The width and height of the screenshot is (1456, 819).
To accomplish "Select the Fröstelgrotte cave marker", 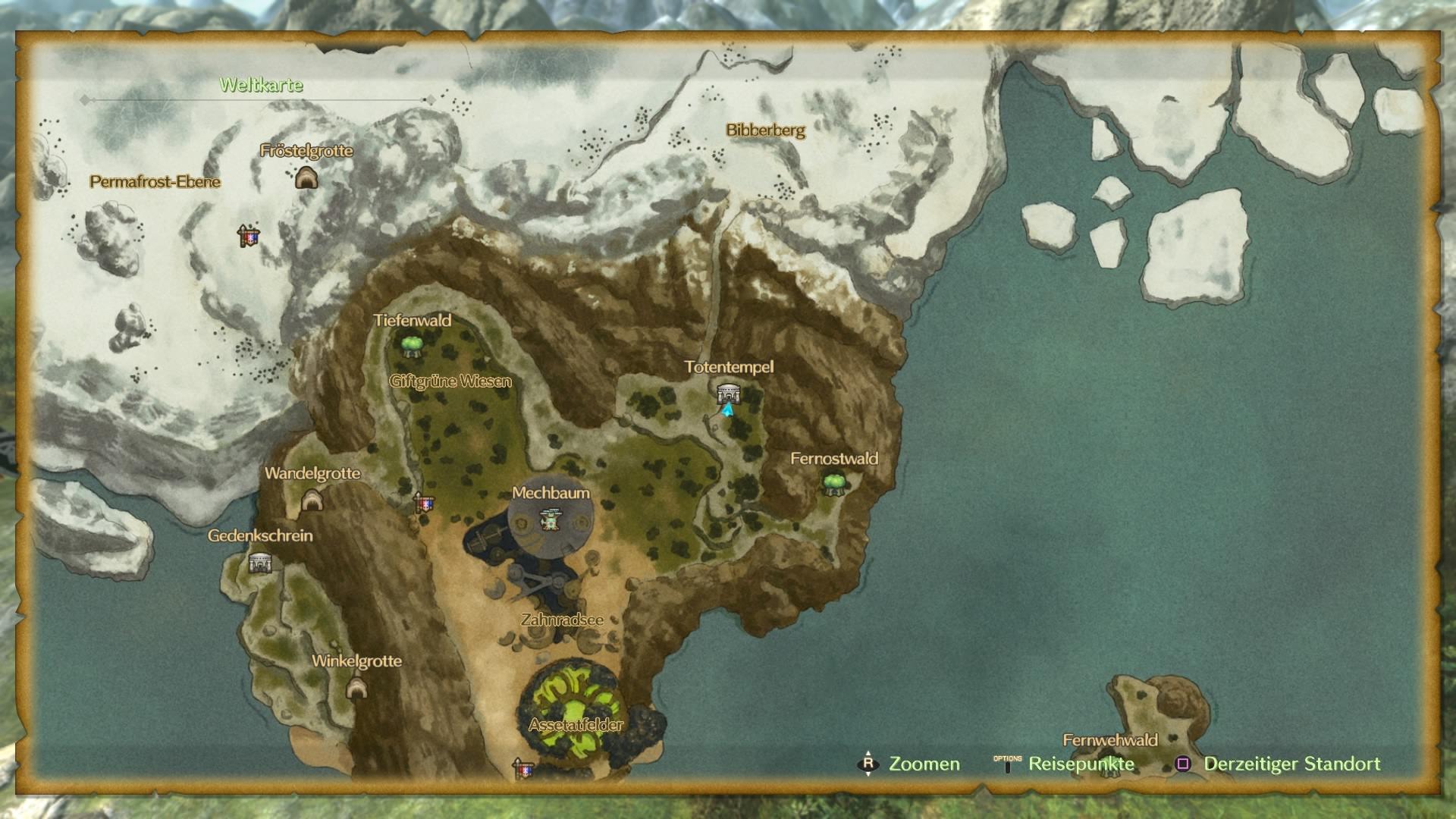I will (x=306, y=178).
